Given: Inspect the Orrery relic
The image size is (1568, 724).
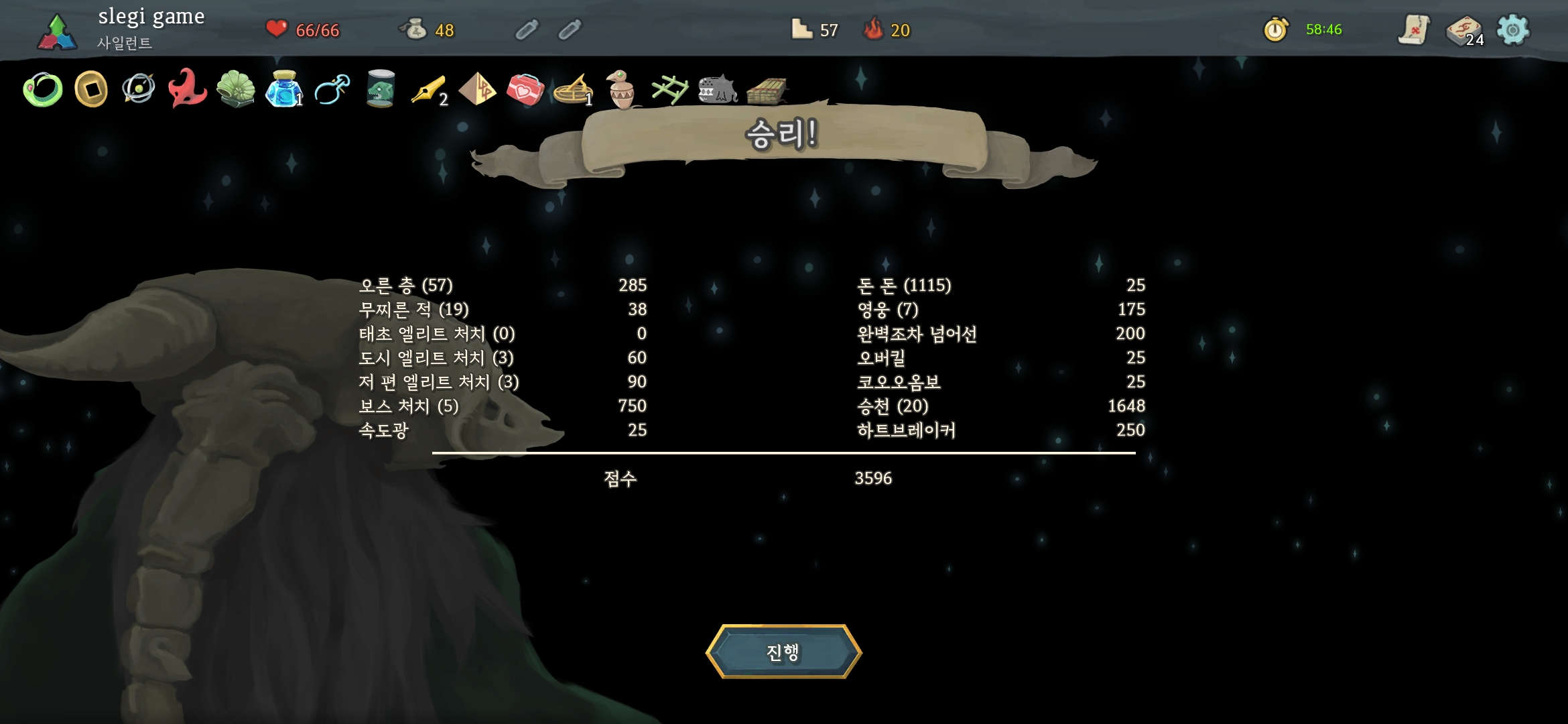Looking at the screenshot, I should [x=139, y=89].
